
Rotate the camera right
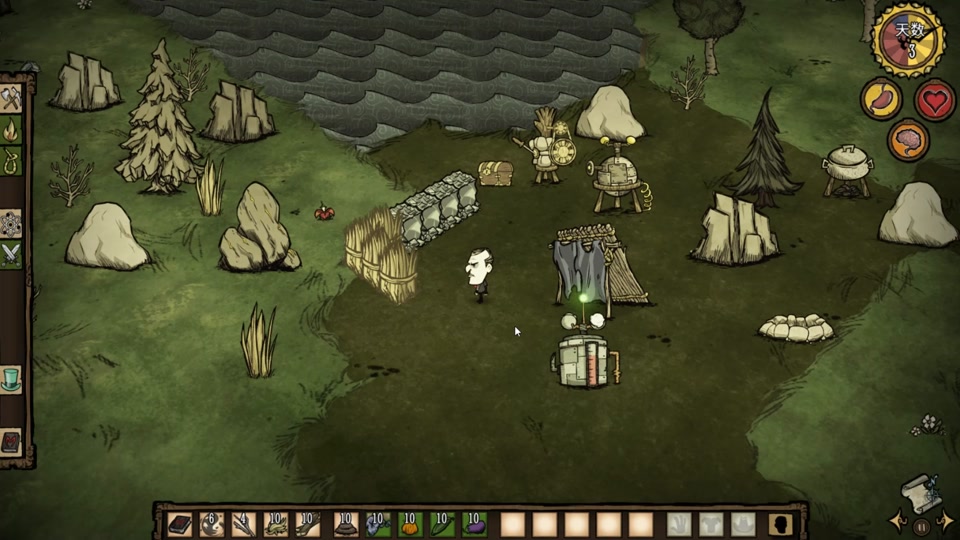[x=946, y=521]
